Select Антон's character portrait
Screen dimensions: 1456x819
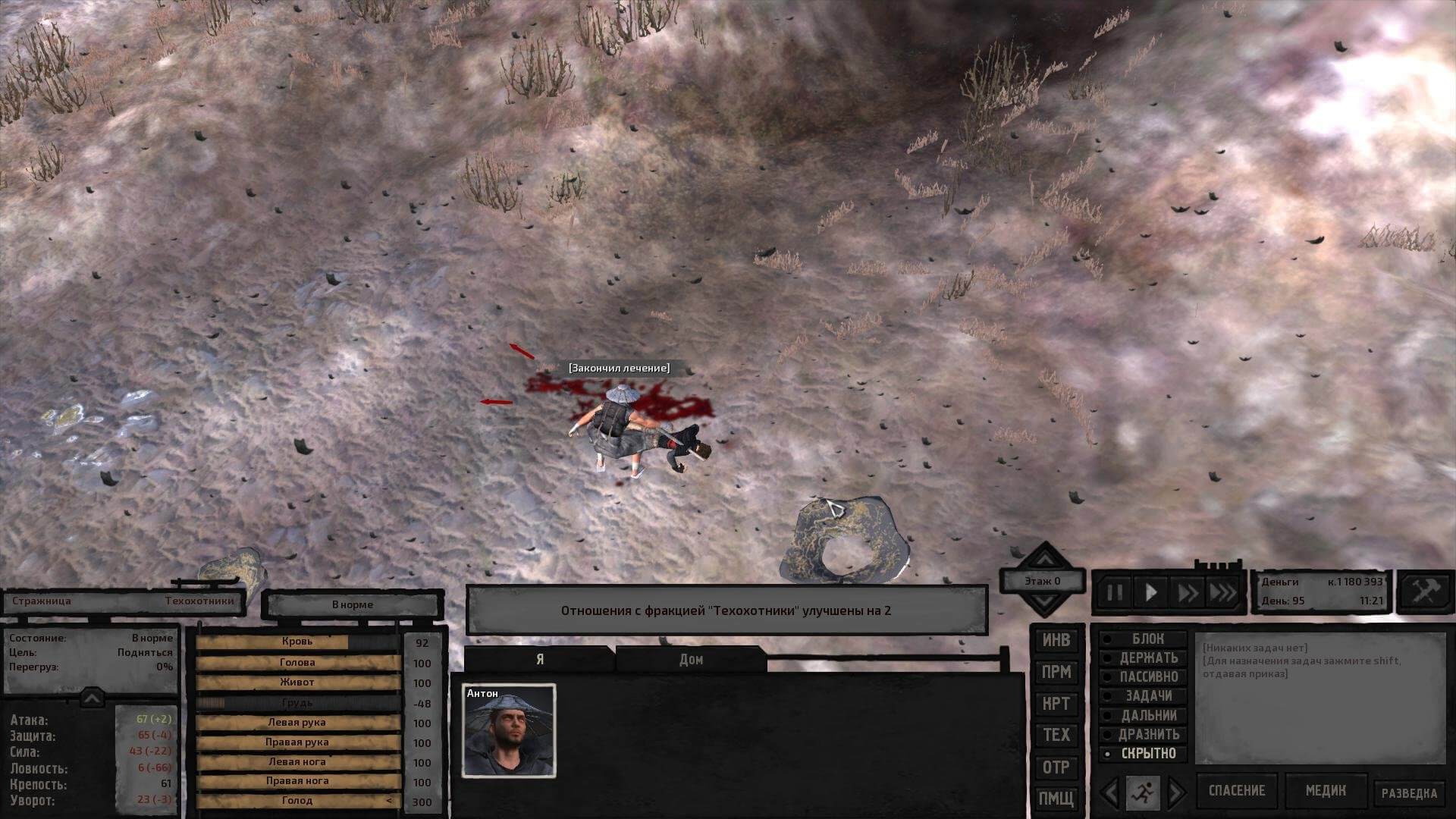tap(509, 731)
